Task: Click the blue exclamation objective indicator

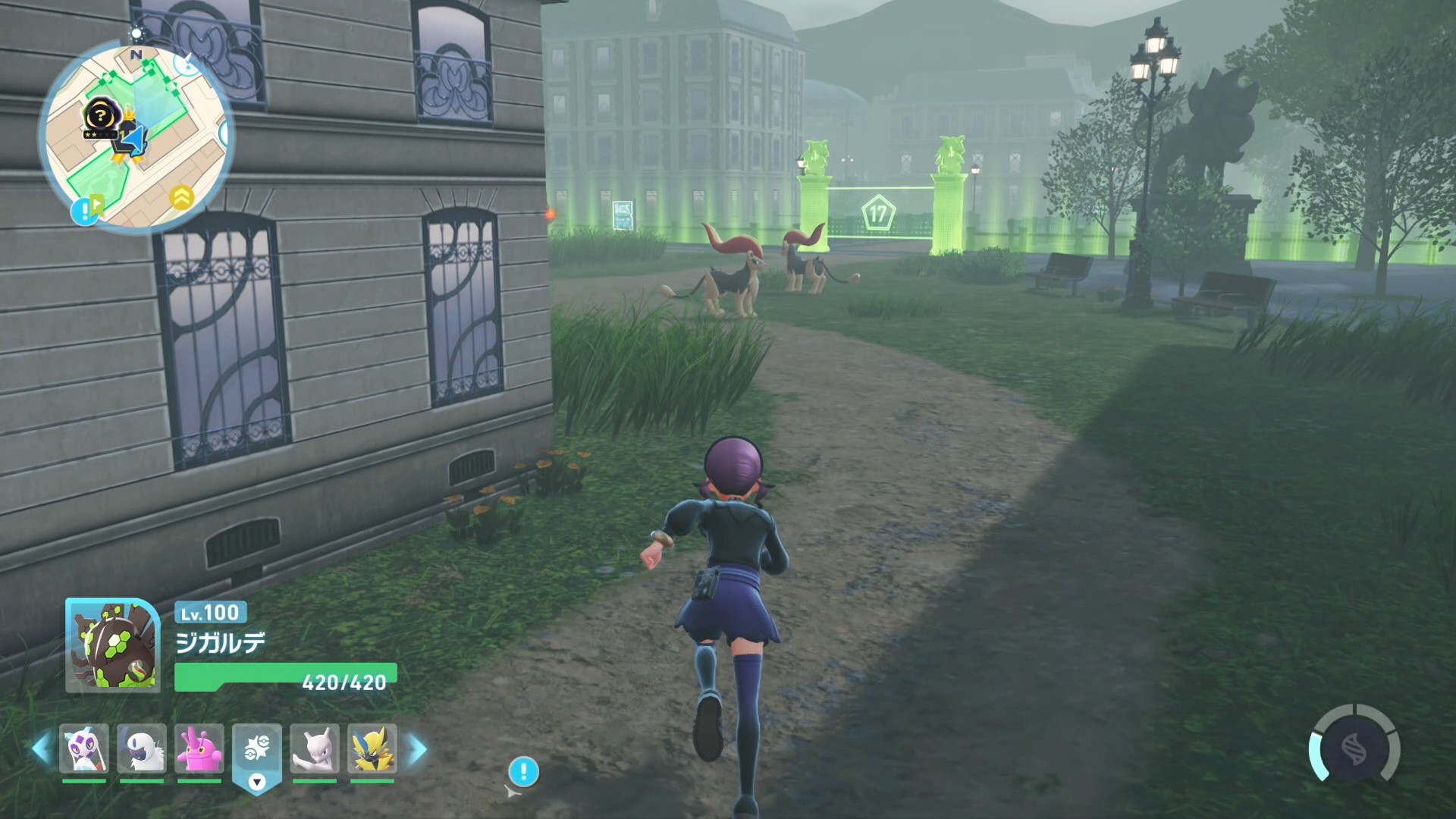Action: tap(523, 772)
